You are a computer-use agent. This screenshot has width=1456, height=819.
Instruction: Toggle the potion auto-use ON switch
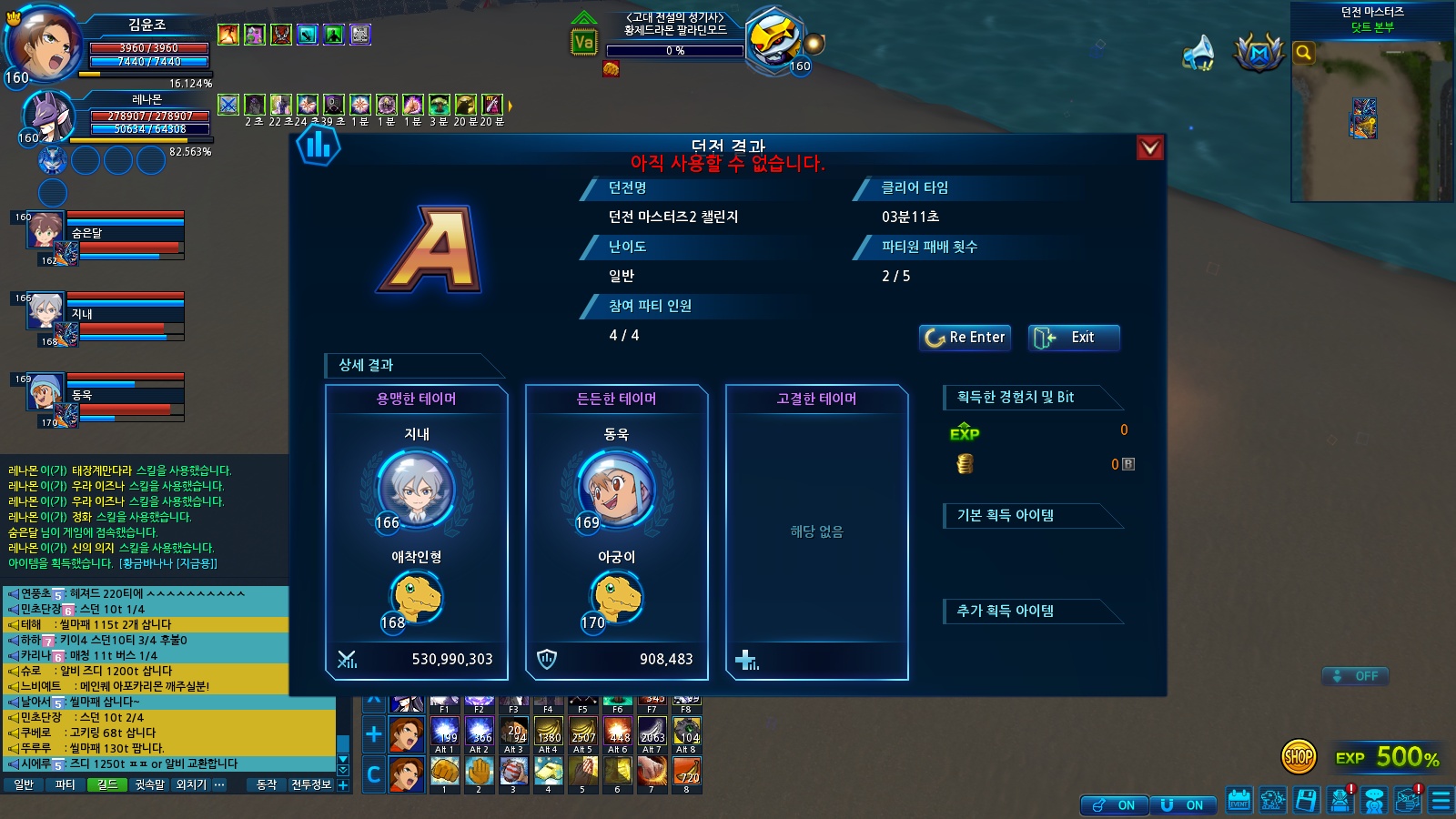(1114, 805)
